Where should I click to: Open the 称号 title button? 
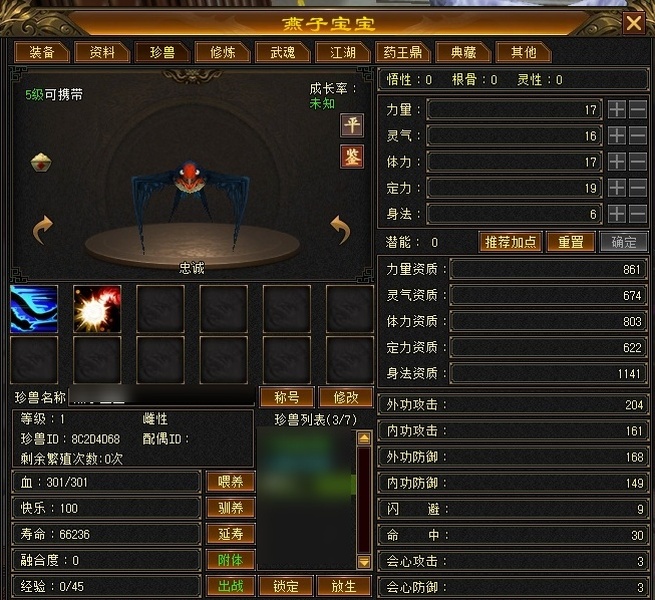pyautogui.click(x=286, y=397)
